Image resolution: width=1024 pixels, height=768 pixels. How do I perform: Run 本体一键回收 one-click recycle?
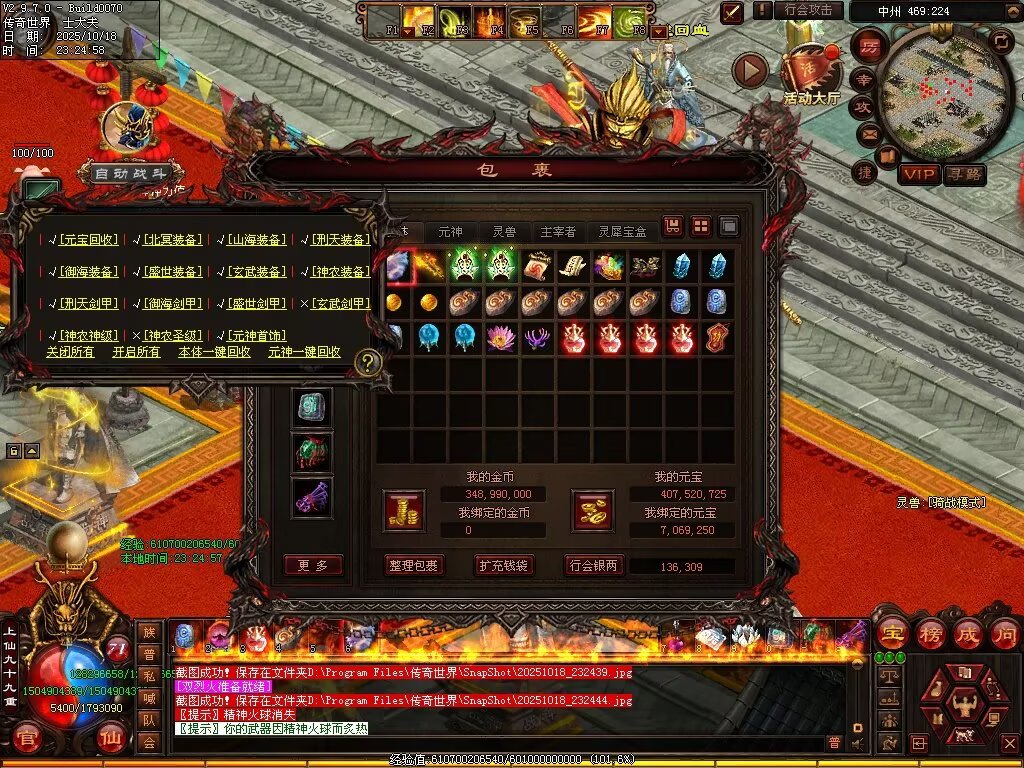tap(214, 352)
